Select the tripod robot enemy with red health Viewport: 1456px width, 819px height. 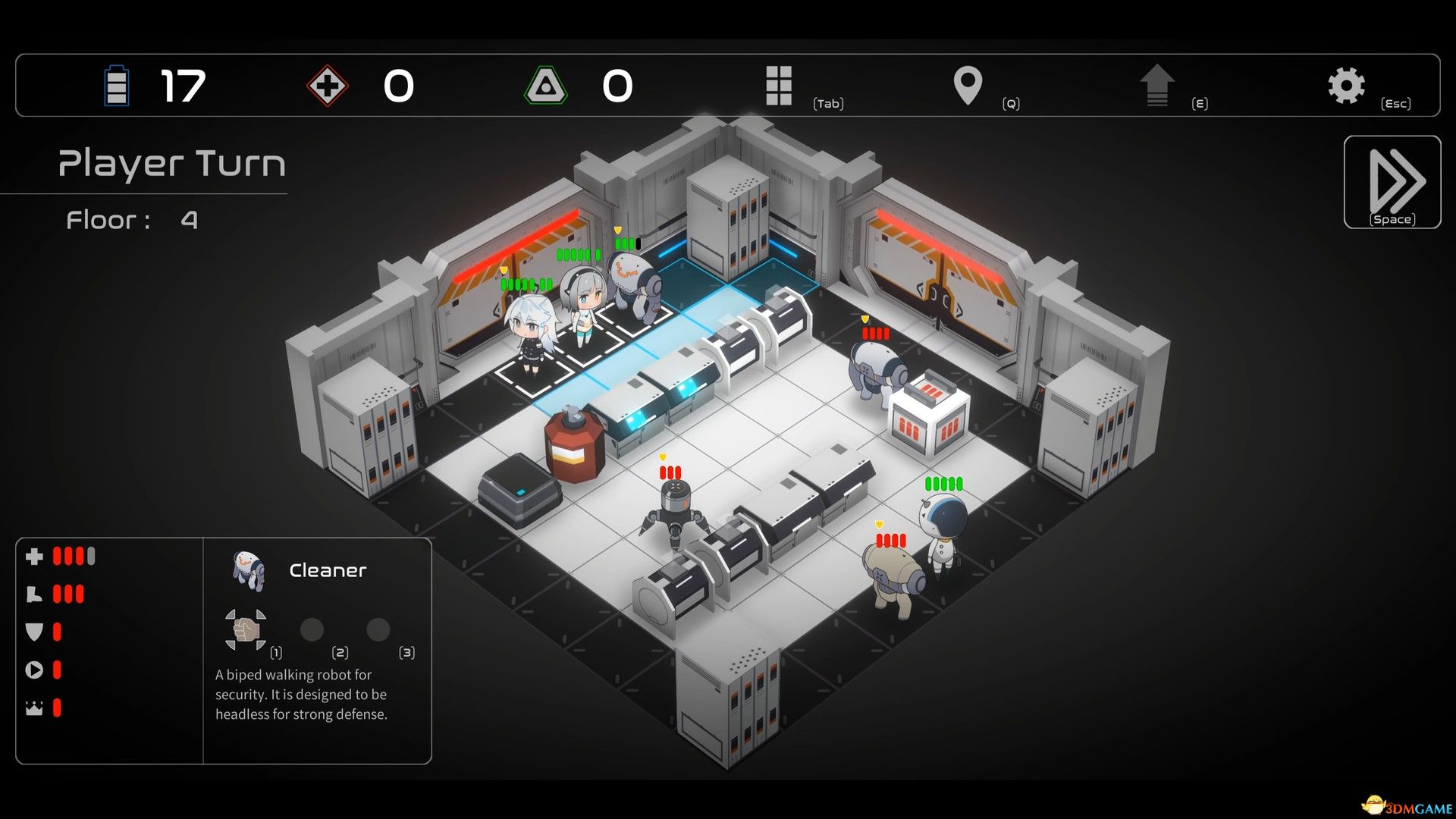click(x=673, y=510)
